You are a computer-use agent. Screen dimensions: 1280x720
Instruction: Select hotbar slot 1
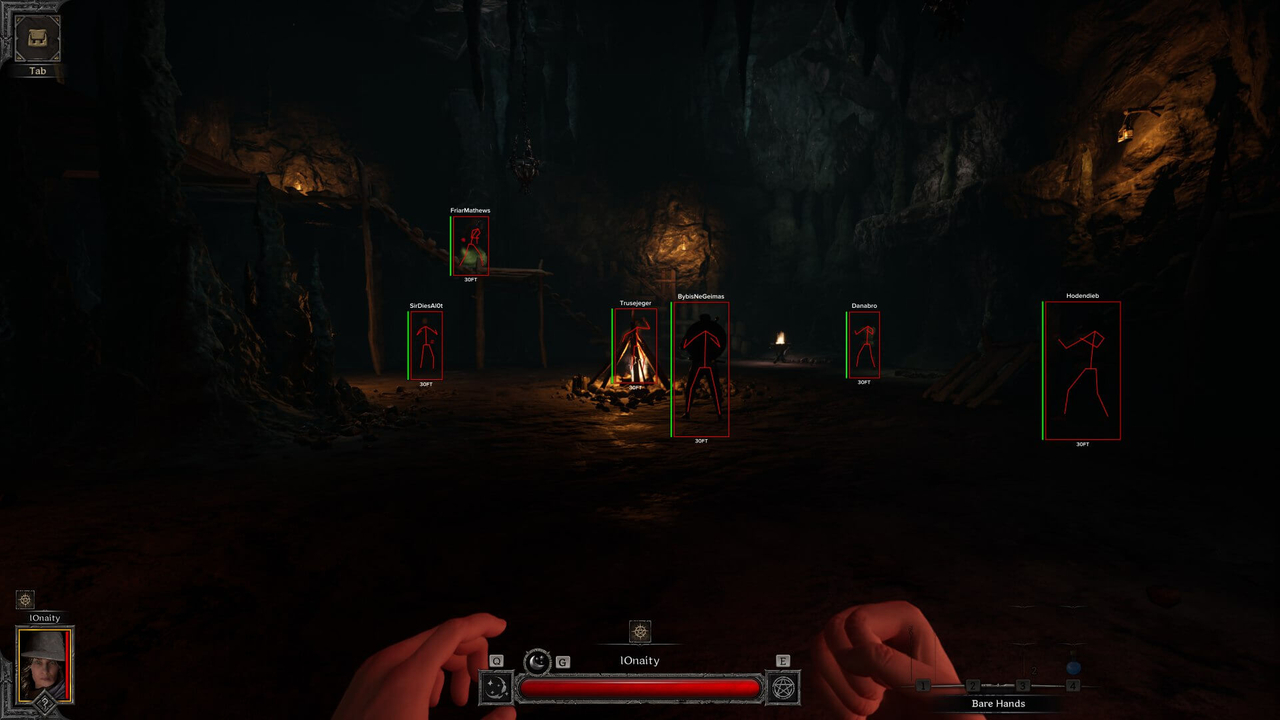(924, 685)
